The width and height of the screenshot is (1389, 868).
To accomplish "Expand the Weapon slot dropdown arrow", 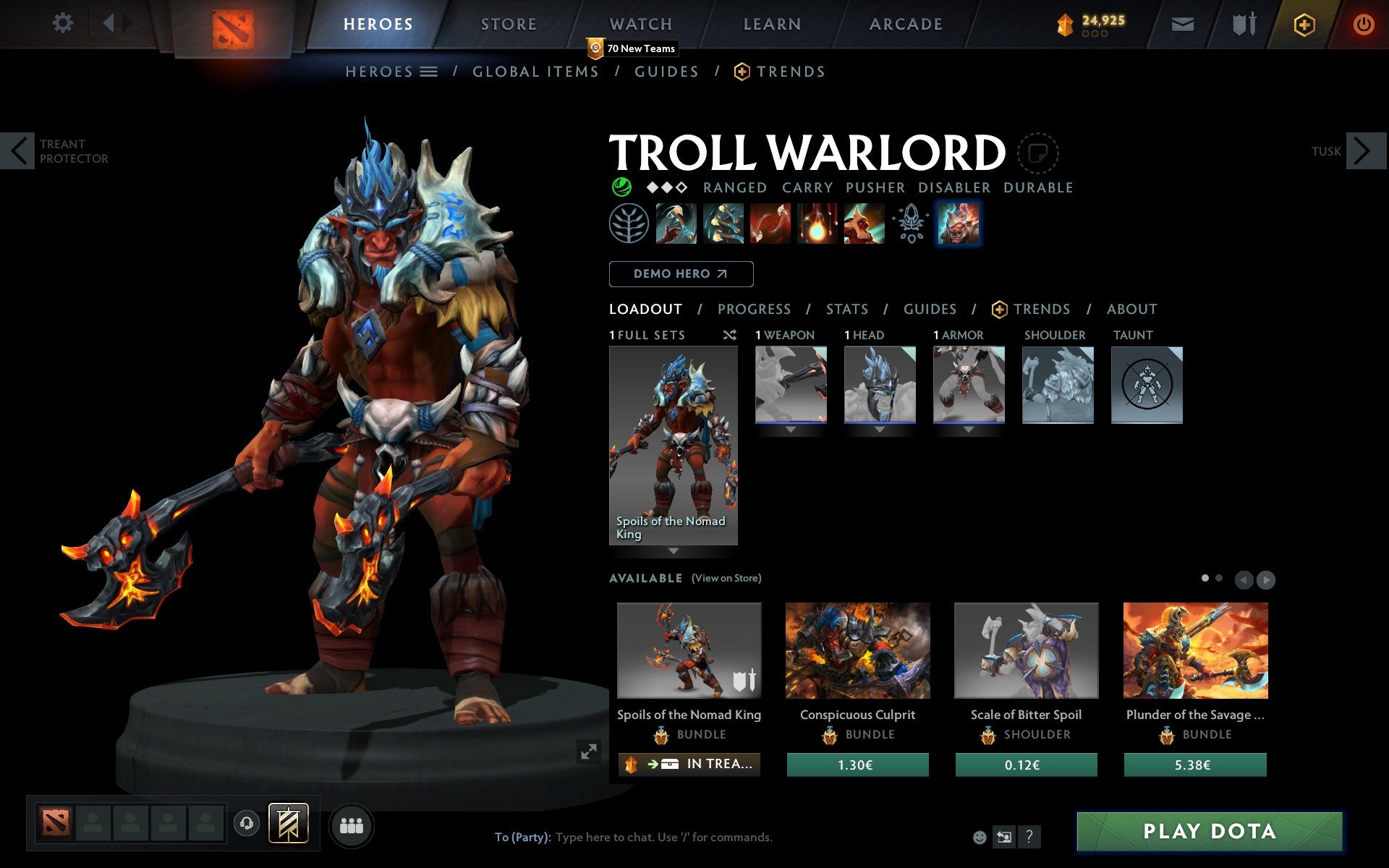I will tap(790, 427).
